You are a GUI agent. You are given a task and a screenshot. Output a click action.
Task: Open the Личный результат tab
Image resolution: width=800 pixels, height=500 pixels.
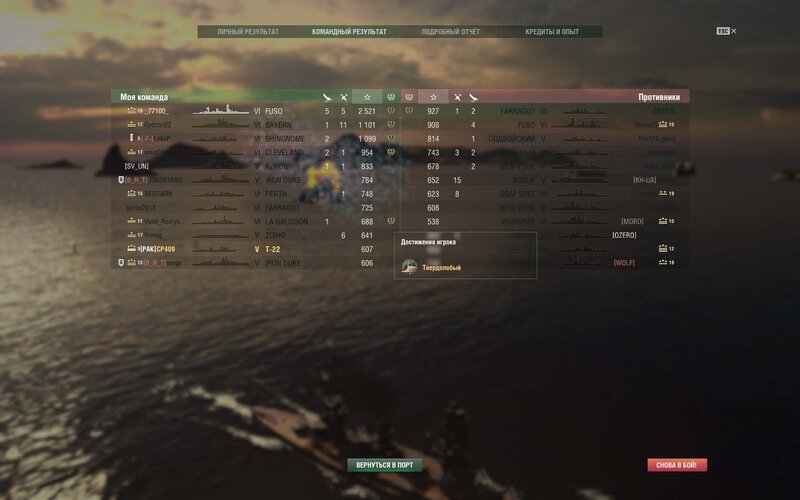[248, 32]
